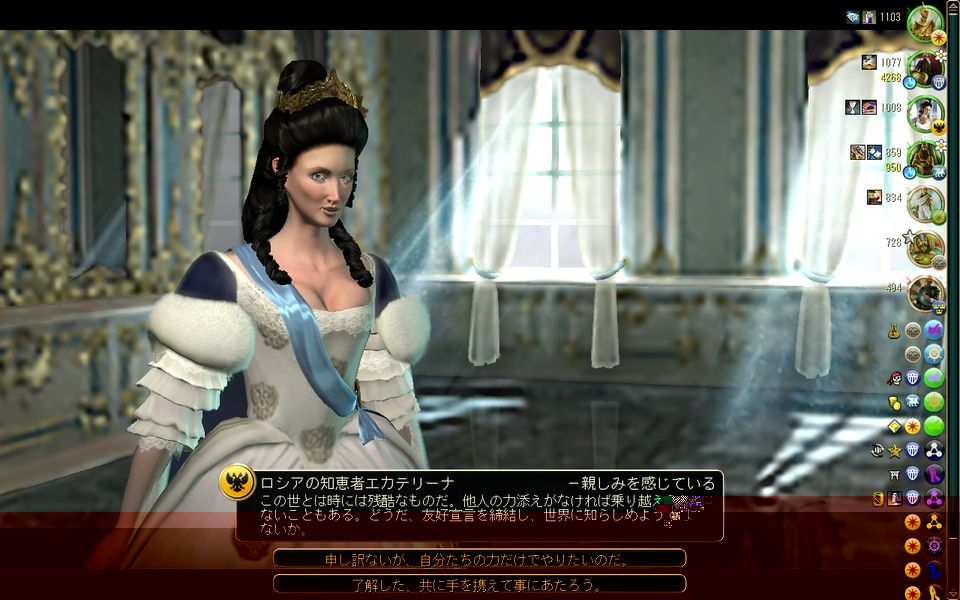
Task: Click the torii gate icon in the list
Action: 893,474
